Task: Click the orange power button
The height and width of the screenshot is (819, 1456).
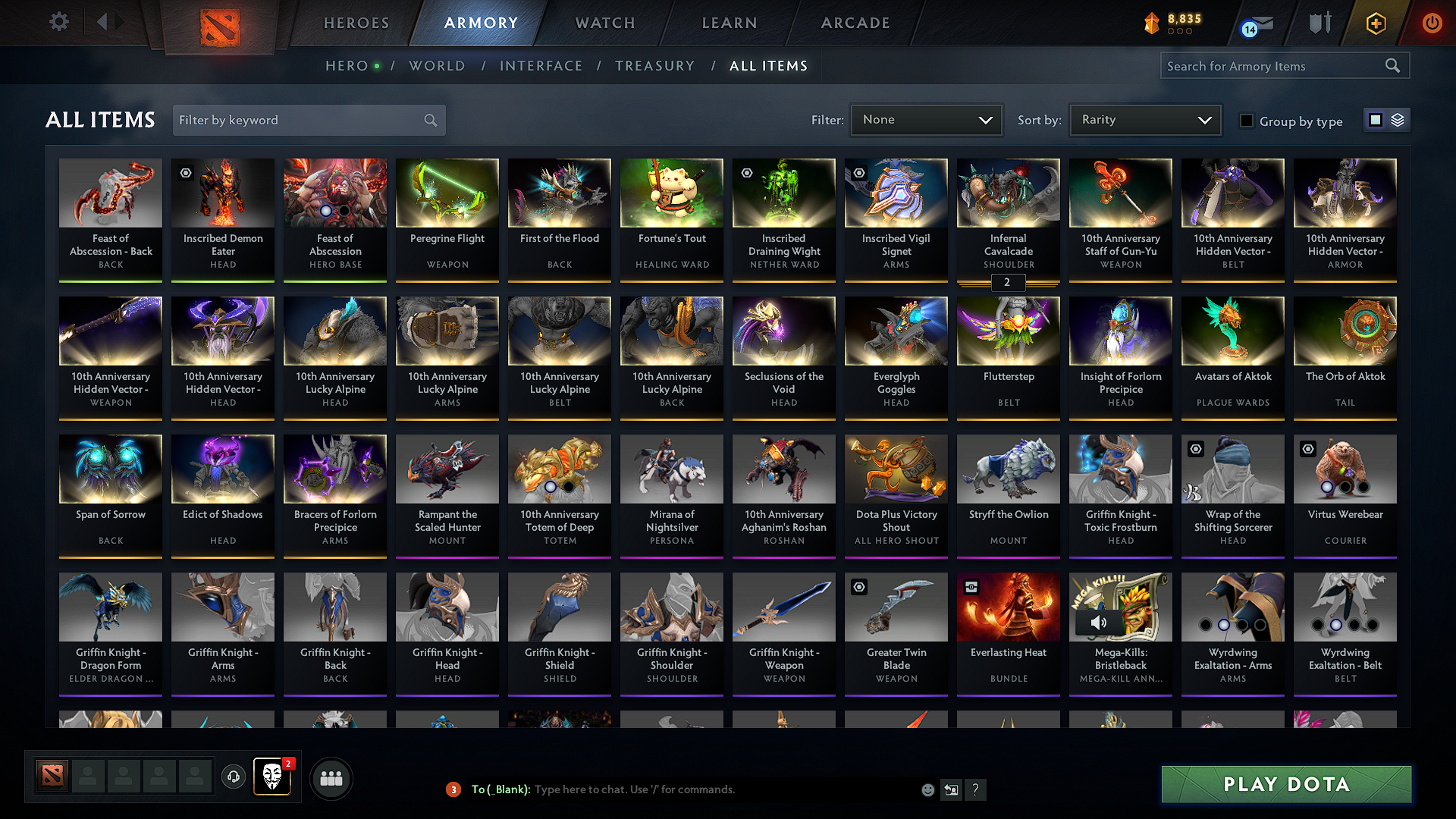Action: click(x=1432, y=23)
